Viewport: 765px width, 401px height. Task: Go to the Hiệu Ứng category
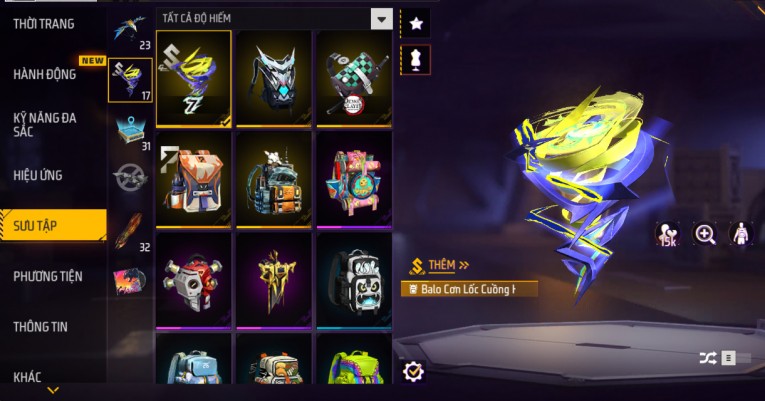click(x=38, y=175)
